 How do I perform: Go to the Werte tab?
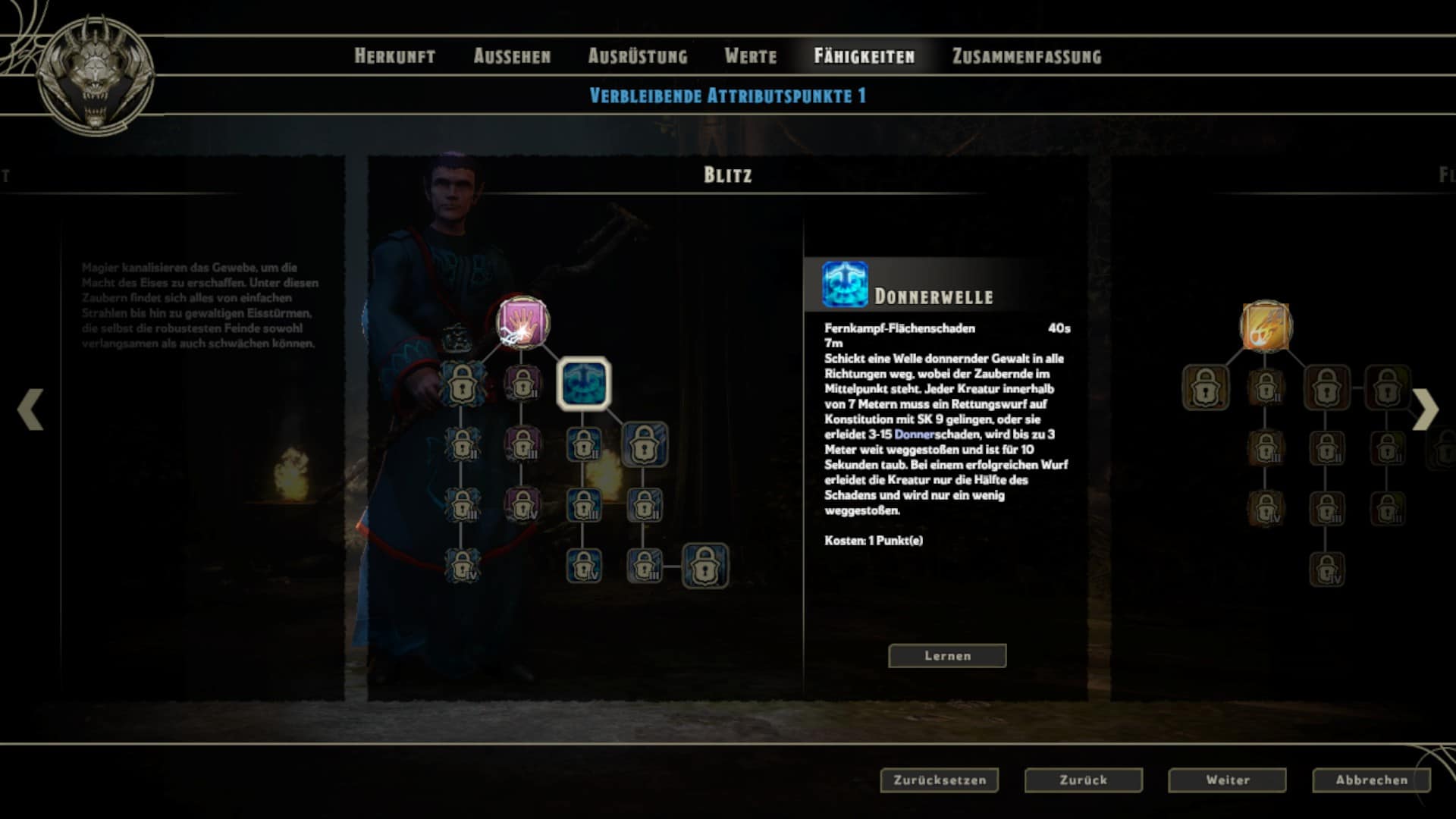coord(750,56)
